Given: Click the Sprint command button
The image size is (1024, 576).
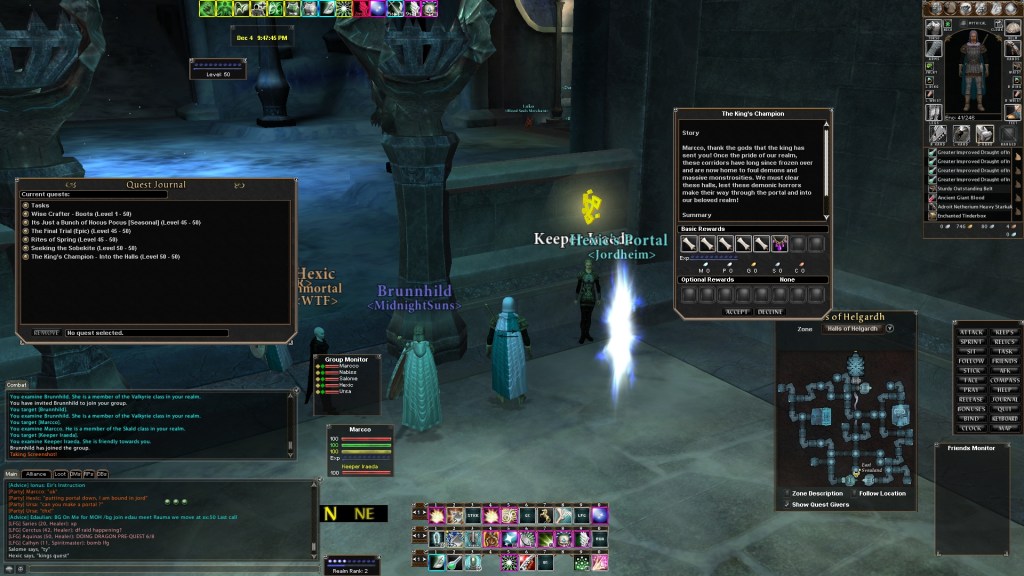Looking at the screenshot, I should [971, 342].
